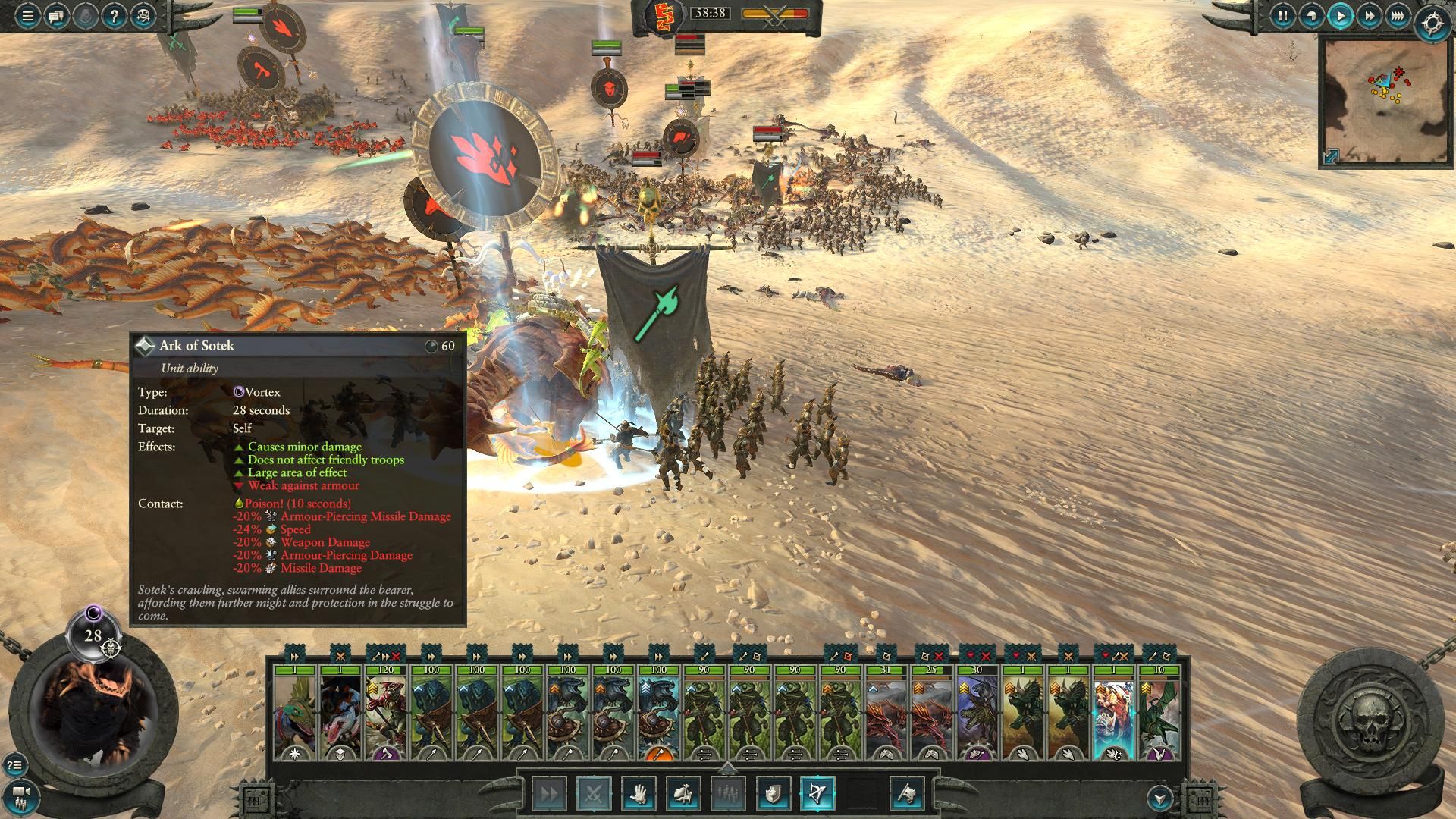Select the unit card showing 120 strength
Viewport: 1456px width, 819px height.
coord(385,713)
